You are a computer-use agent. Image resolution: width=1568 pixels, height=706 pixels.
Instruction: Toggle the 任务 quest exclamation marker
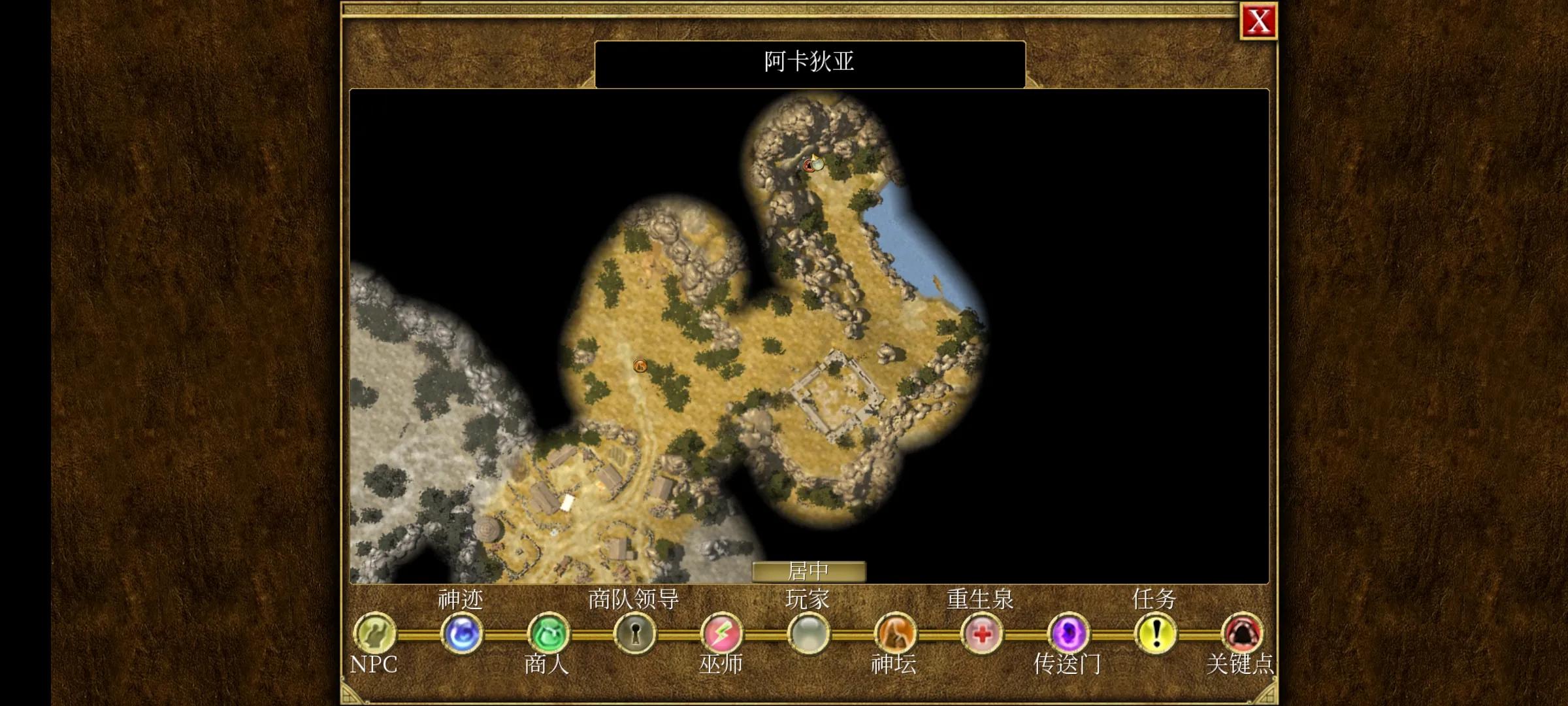coord(1155,633)
